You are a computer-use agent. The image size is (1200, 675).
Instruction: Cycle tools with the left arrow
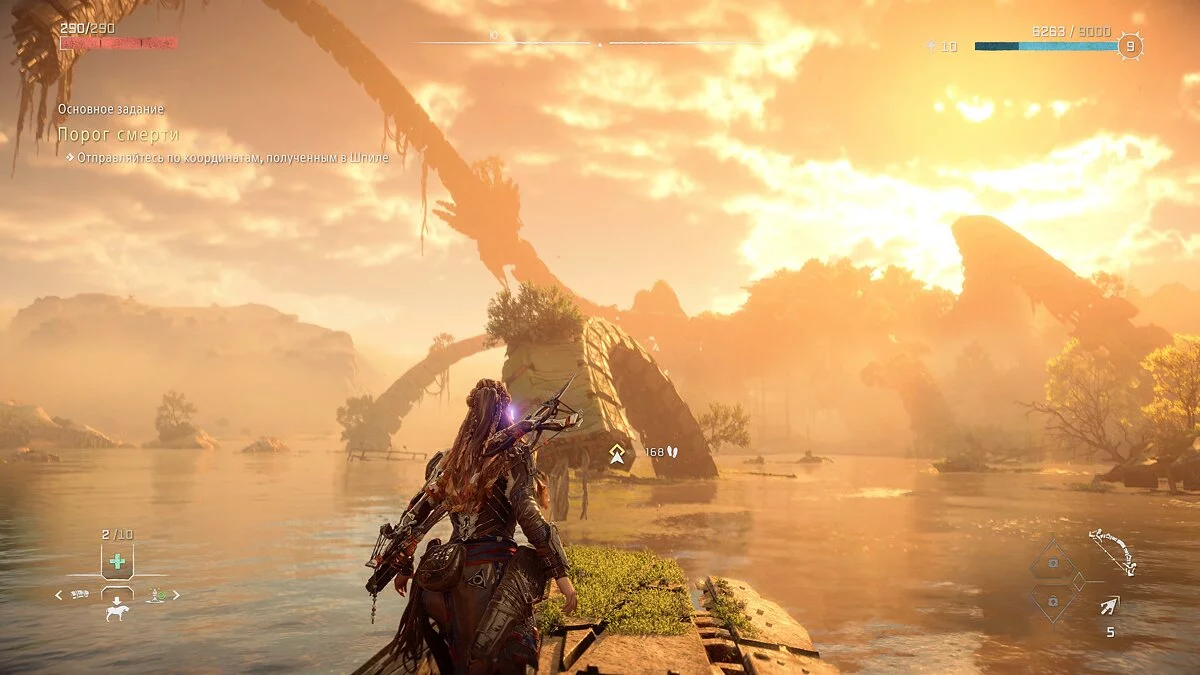click(58, 595)
